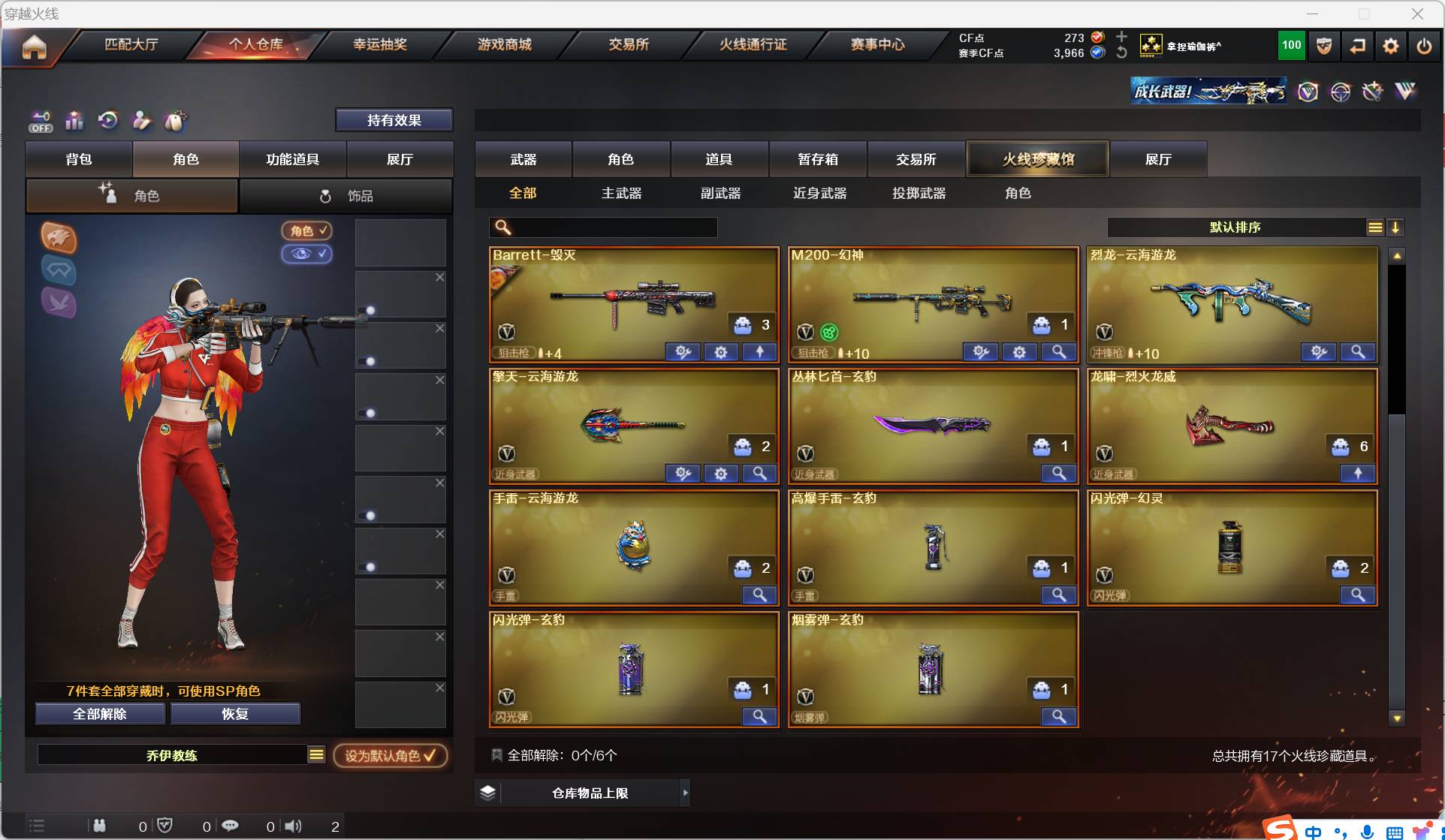
Task: Toggle the OFF key switch in top-left corner
Action: click(x=41, y=120)
